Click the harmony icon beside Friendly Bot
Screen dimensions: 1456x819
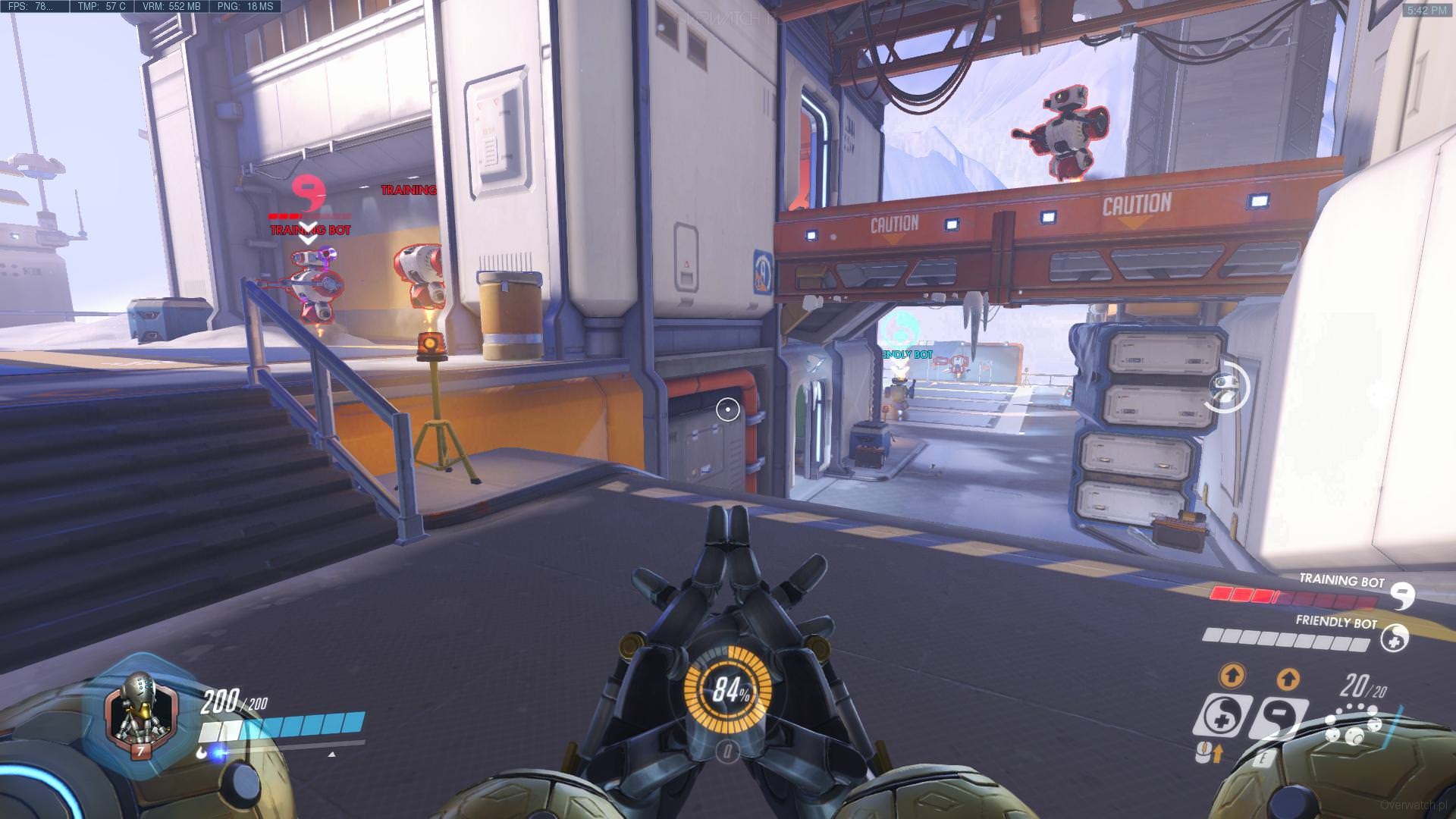coord(1394,637)
